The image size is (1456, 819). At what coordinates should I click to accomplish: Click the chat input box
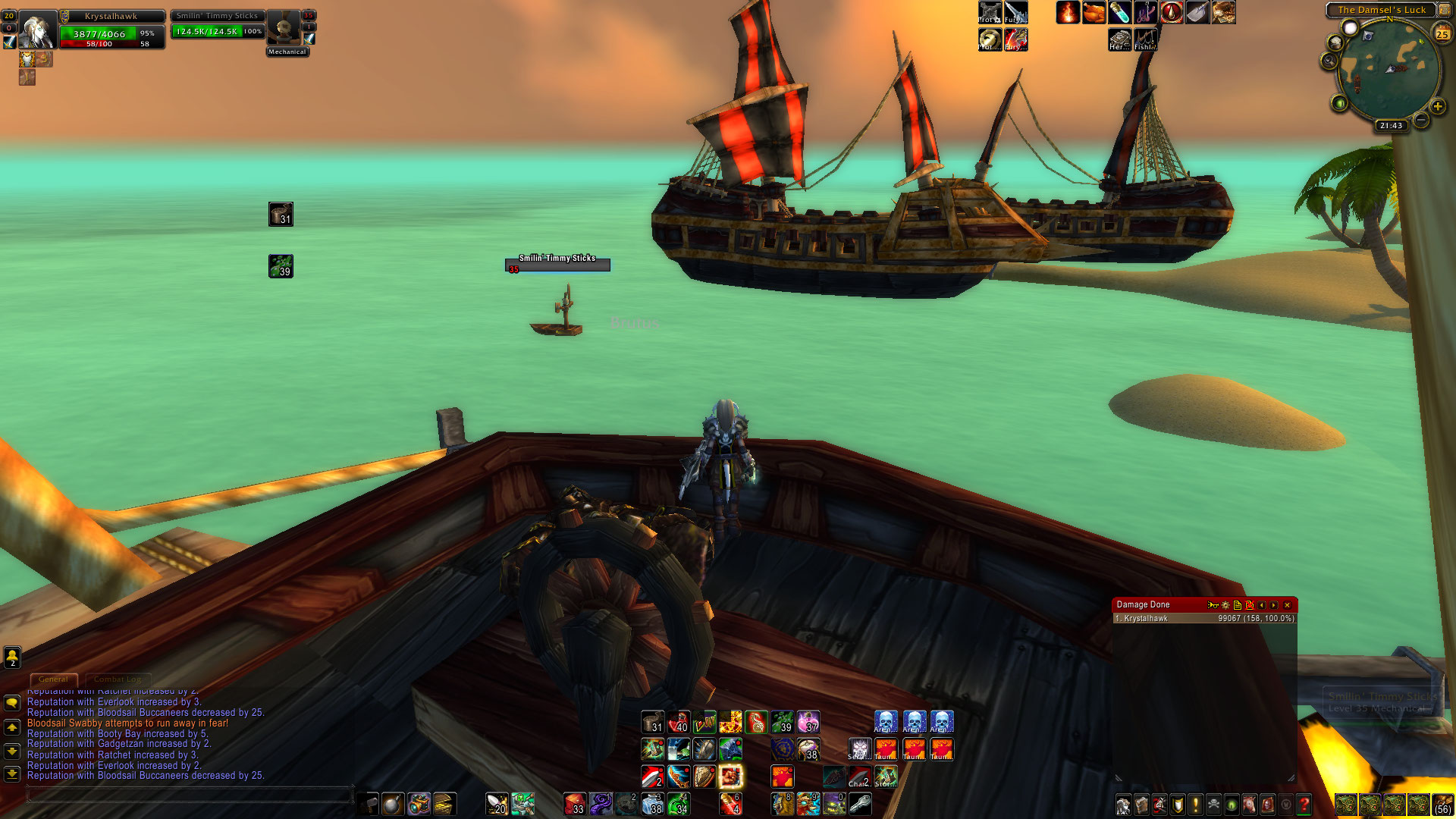[x=190, y=795]
